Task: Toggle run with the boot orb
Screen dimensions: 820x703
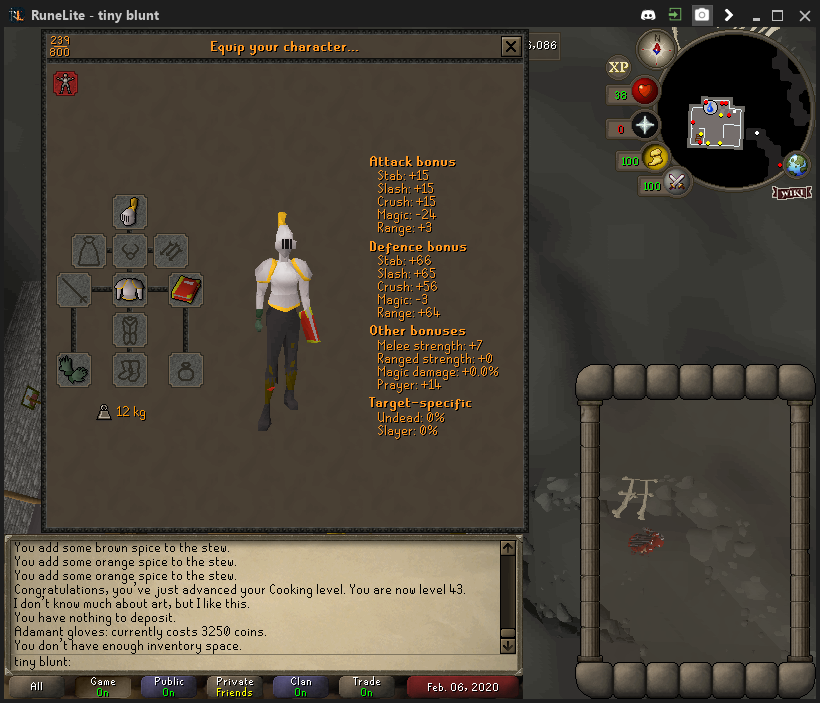Action: point(656,157)
